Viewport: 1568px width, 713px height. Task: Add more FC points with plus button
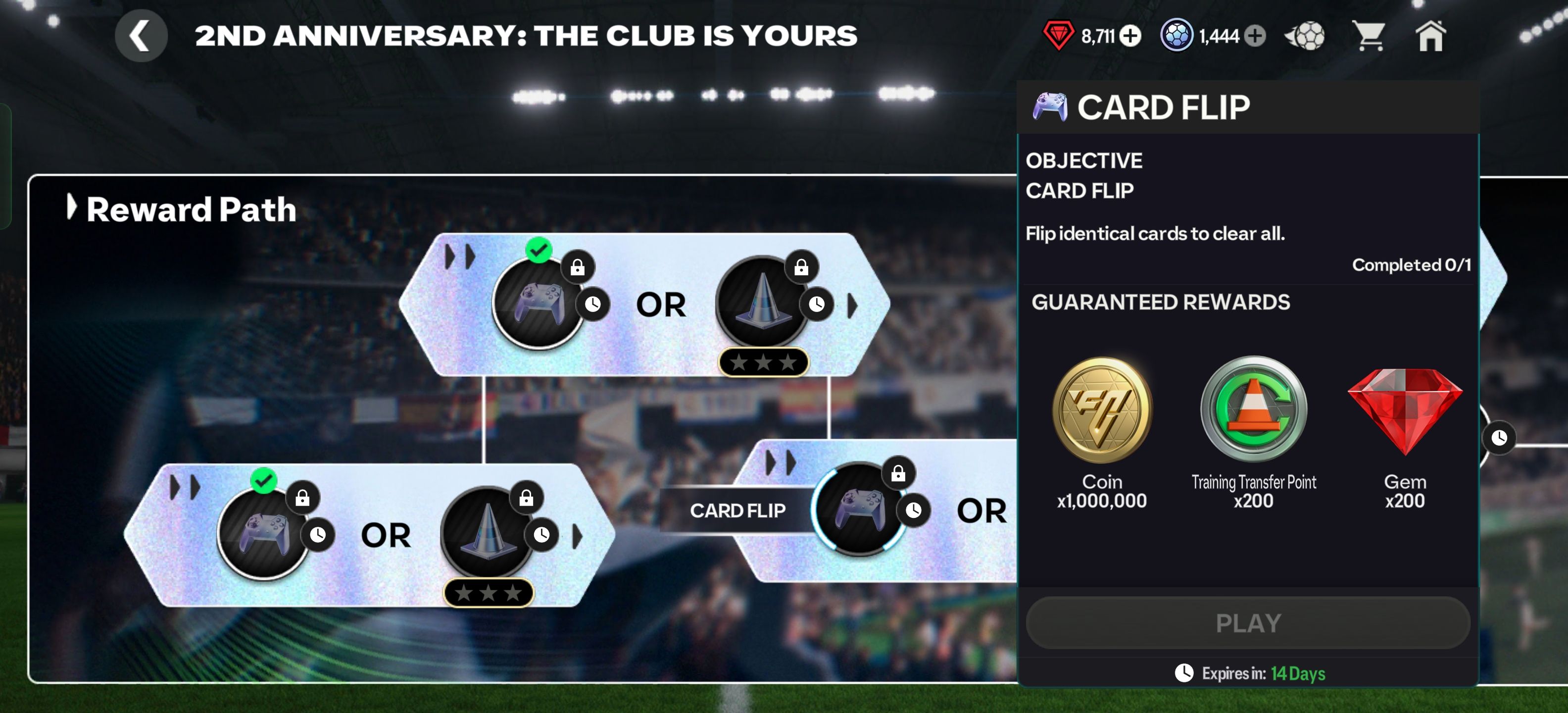pos(1254,36)
